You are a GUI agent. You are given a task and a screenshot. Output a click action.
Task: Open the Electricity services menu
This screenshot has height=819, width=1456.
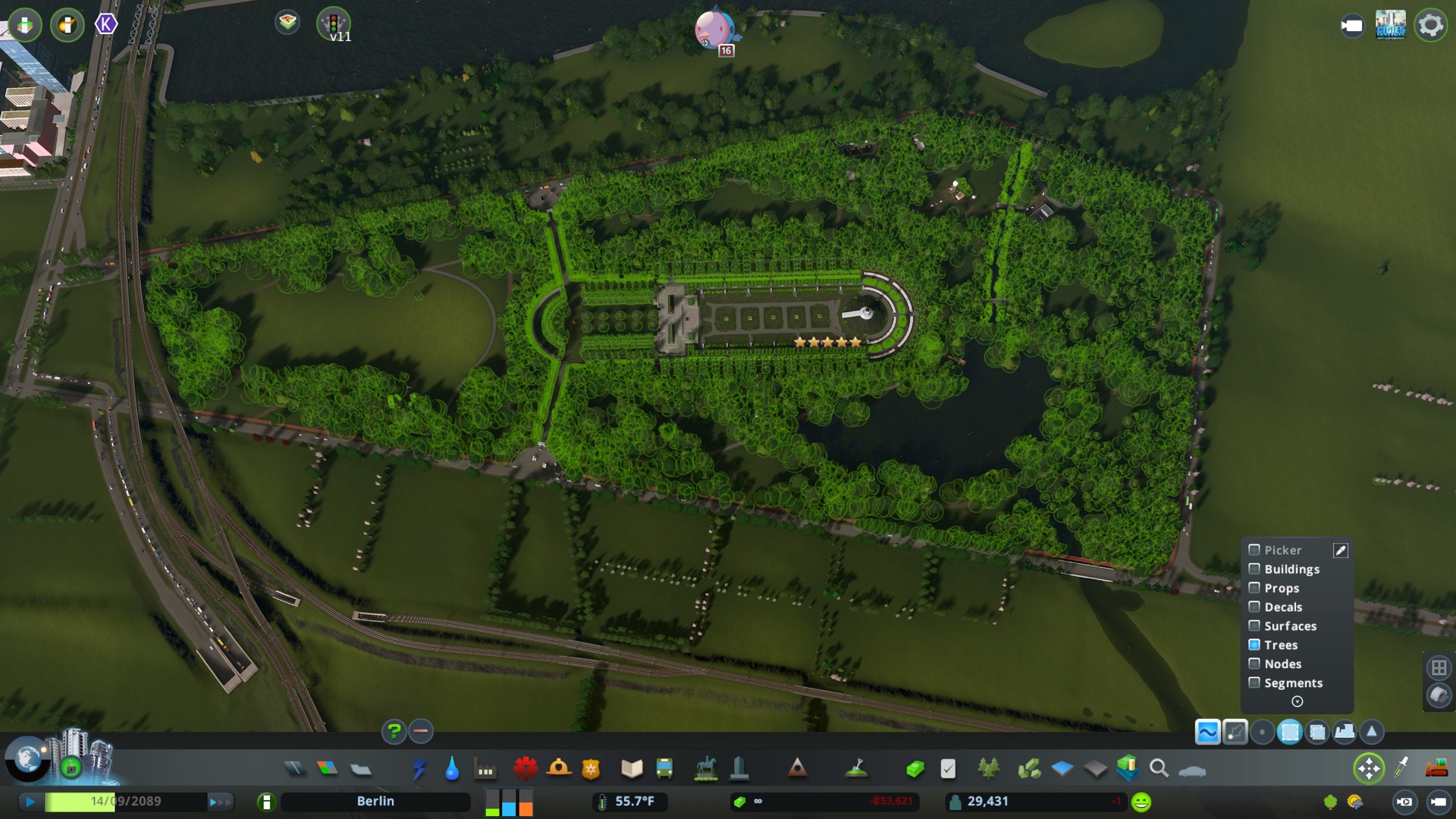[x=418, y=768]
